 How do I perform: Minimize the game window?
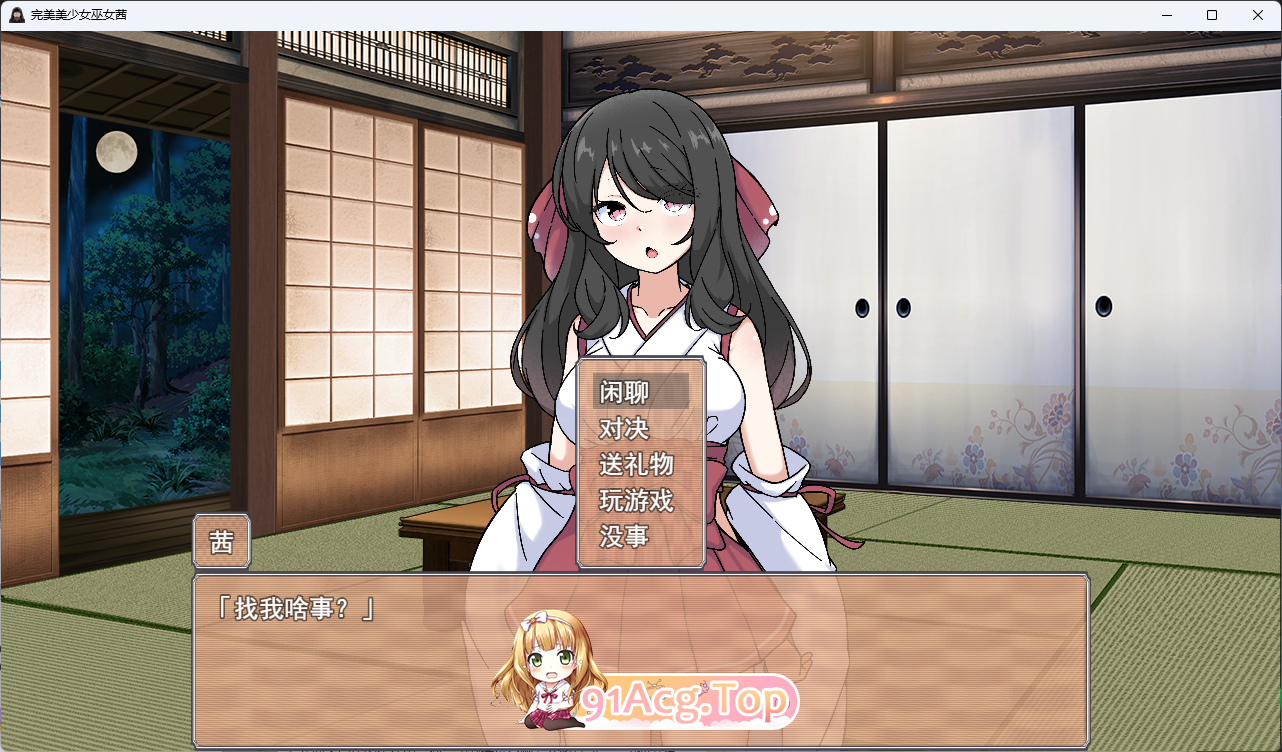pyautogui.click(x=1165, y=15)
